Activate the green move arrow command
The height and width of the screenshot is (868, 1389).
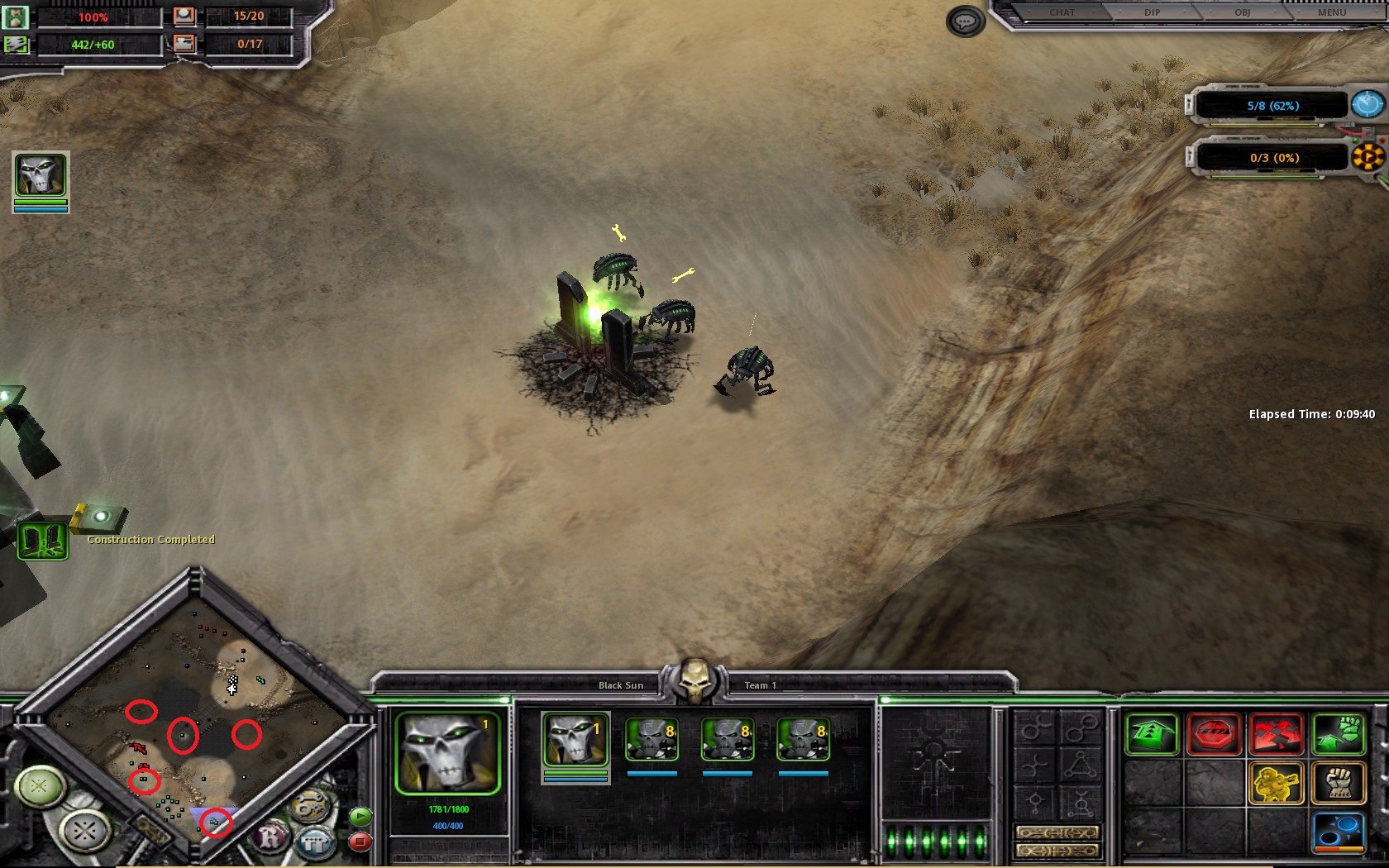click(1151, 734)
